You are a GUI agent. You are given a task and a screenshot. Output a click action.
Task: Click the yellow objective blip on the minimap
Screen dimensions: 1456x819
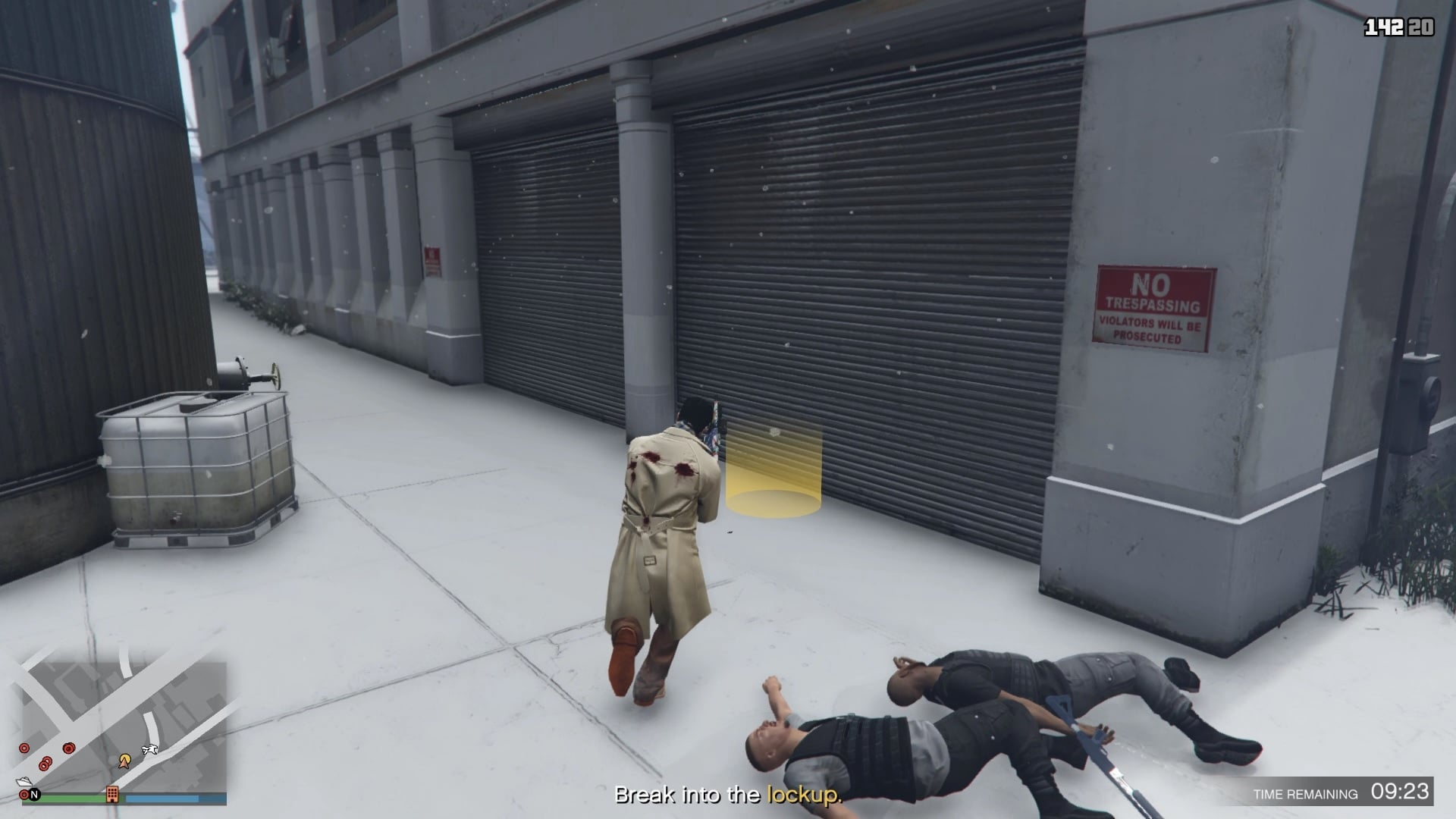(125, 760)
